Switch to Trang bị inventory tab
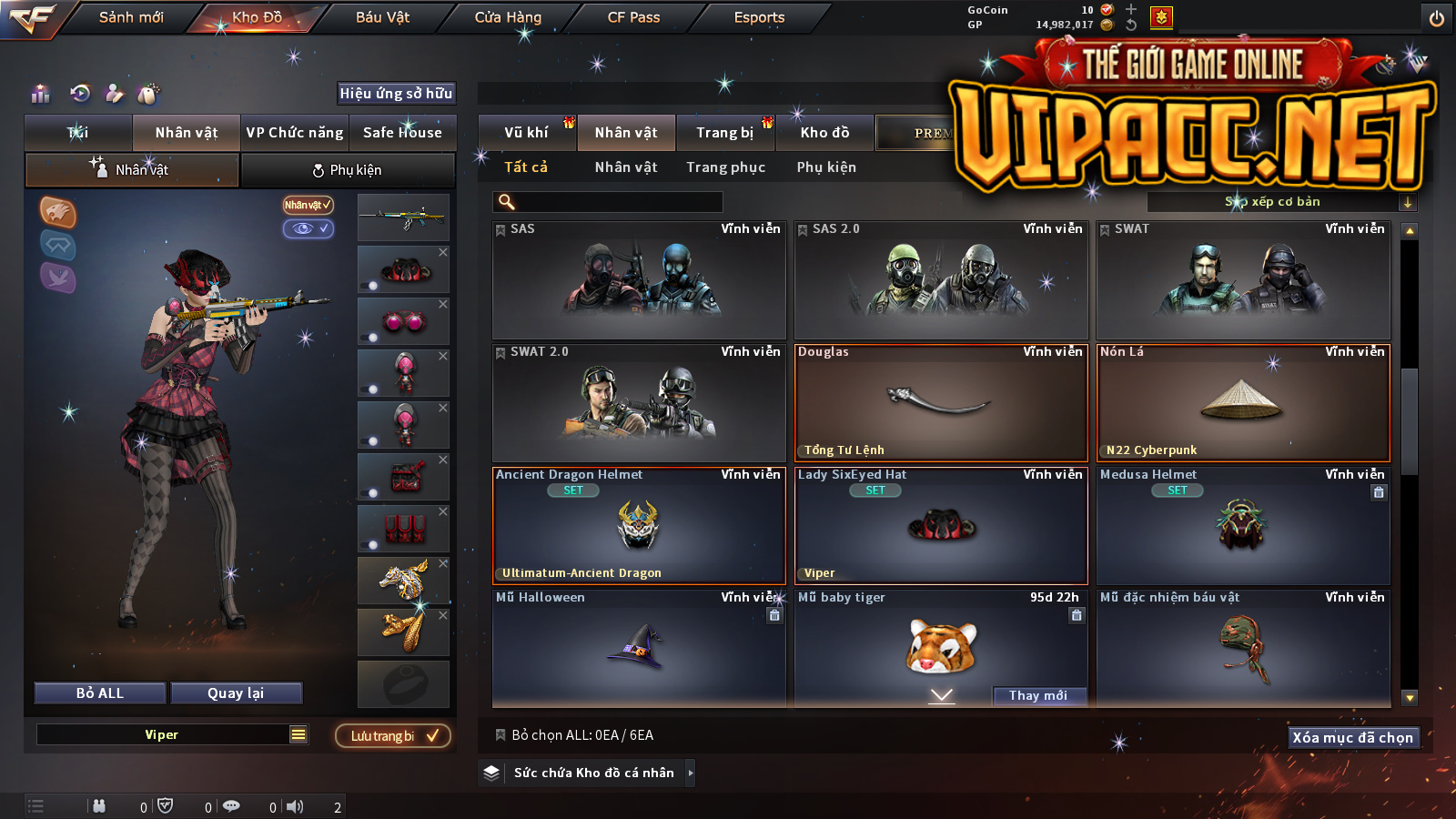 724,133
